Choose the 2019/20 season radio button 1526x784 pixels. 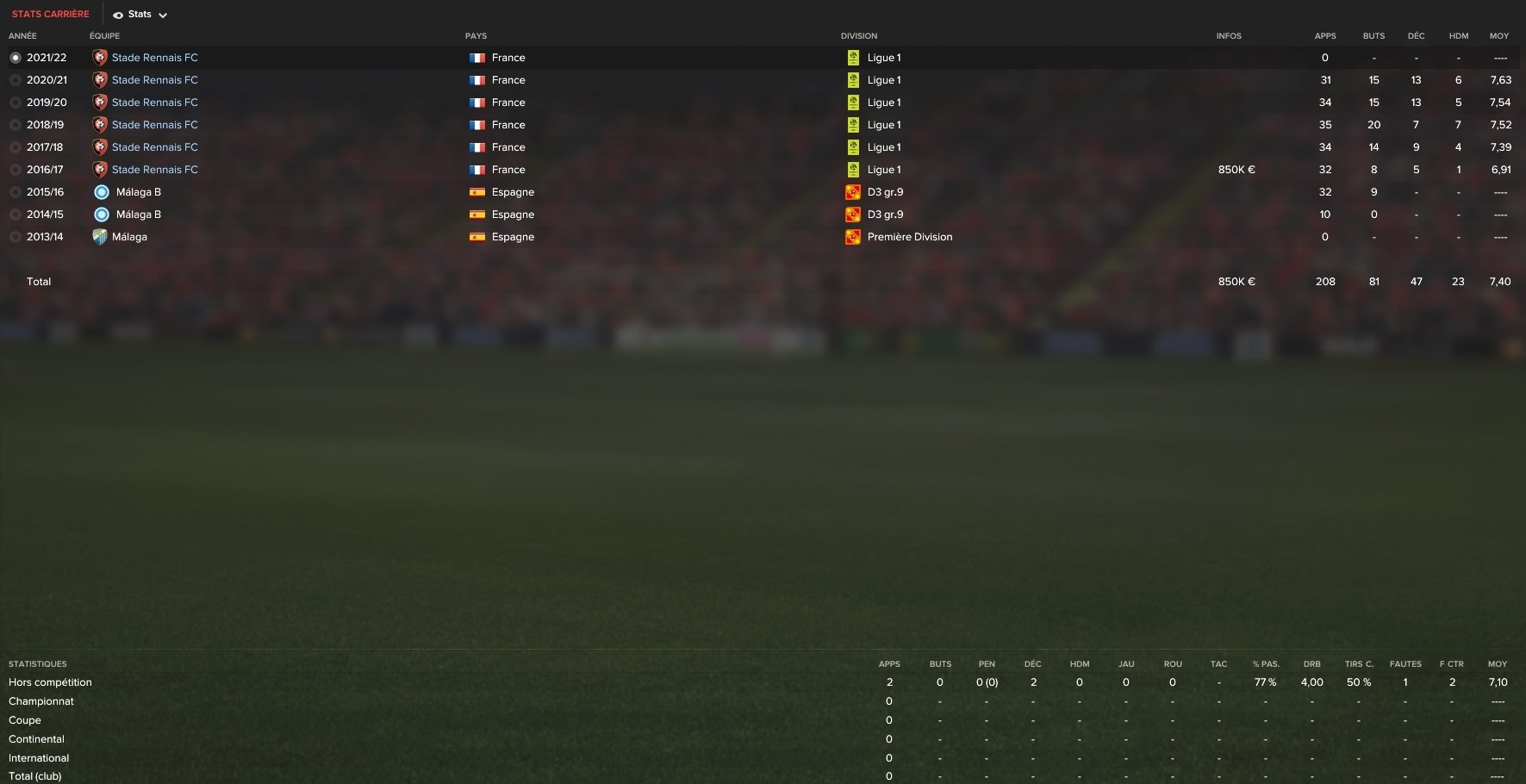16,103
